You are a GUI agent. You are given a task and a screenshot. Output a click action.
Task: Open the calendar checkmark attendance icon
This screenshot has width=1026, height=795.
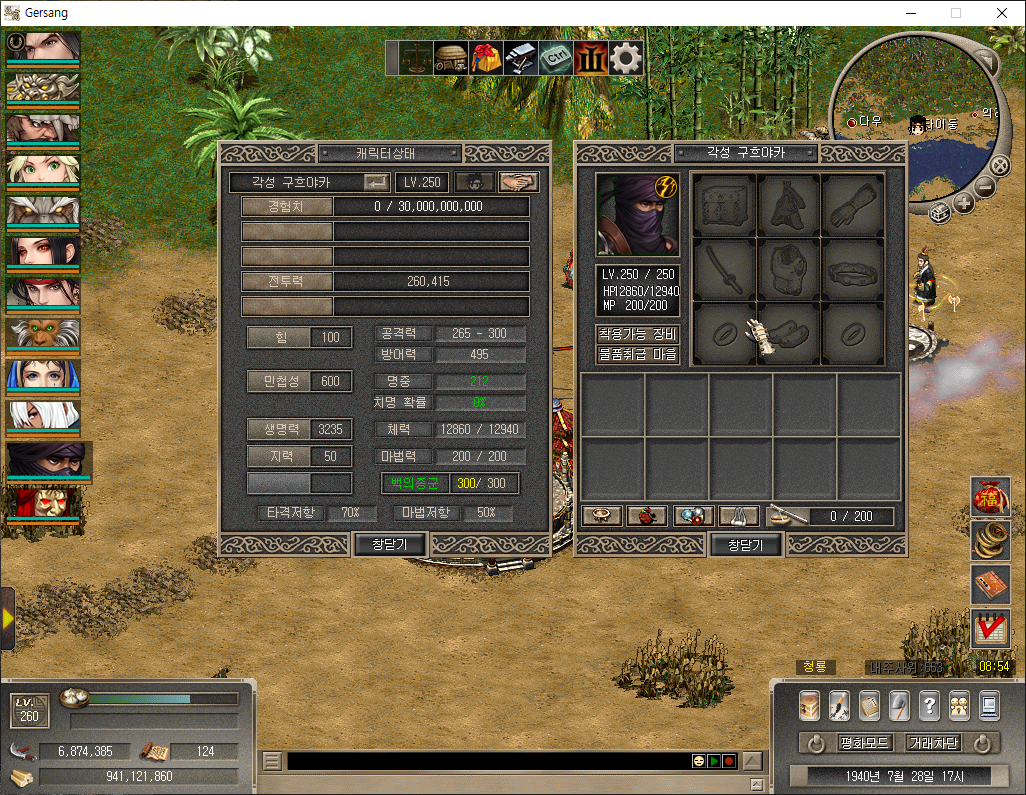[x=990, y=629]
